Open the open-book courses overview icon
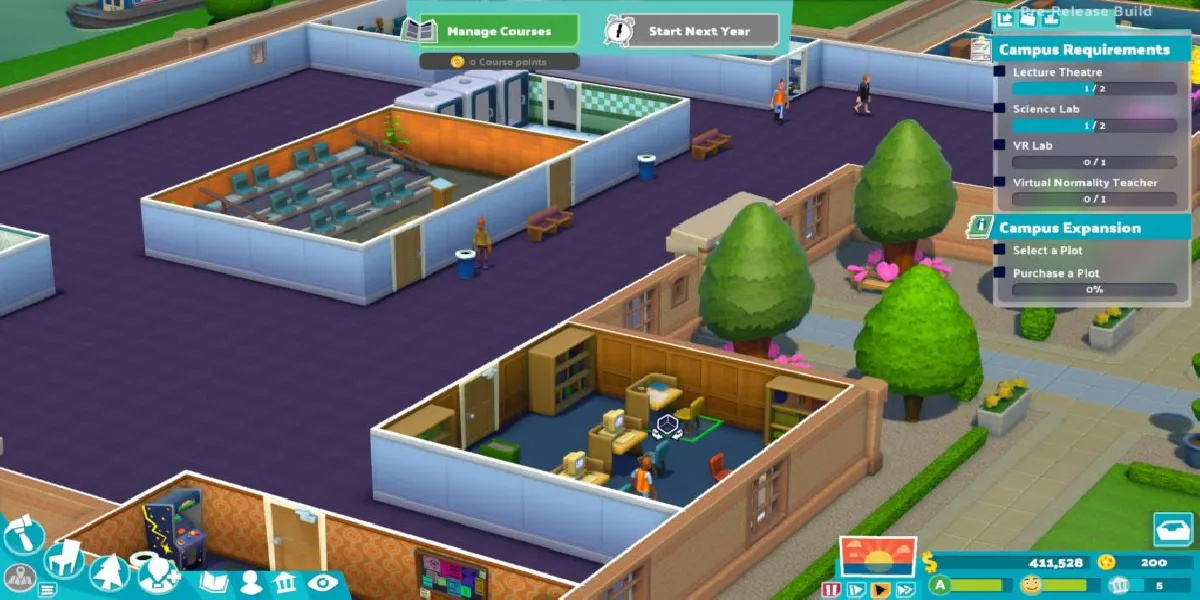Screen dimensions: 1200x600 tap(214, 583)
